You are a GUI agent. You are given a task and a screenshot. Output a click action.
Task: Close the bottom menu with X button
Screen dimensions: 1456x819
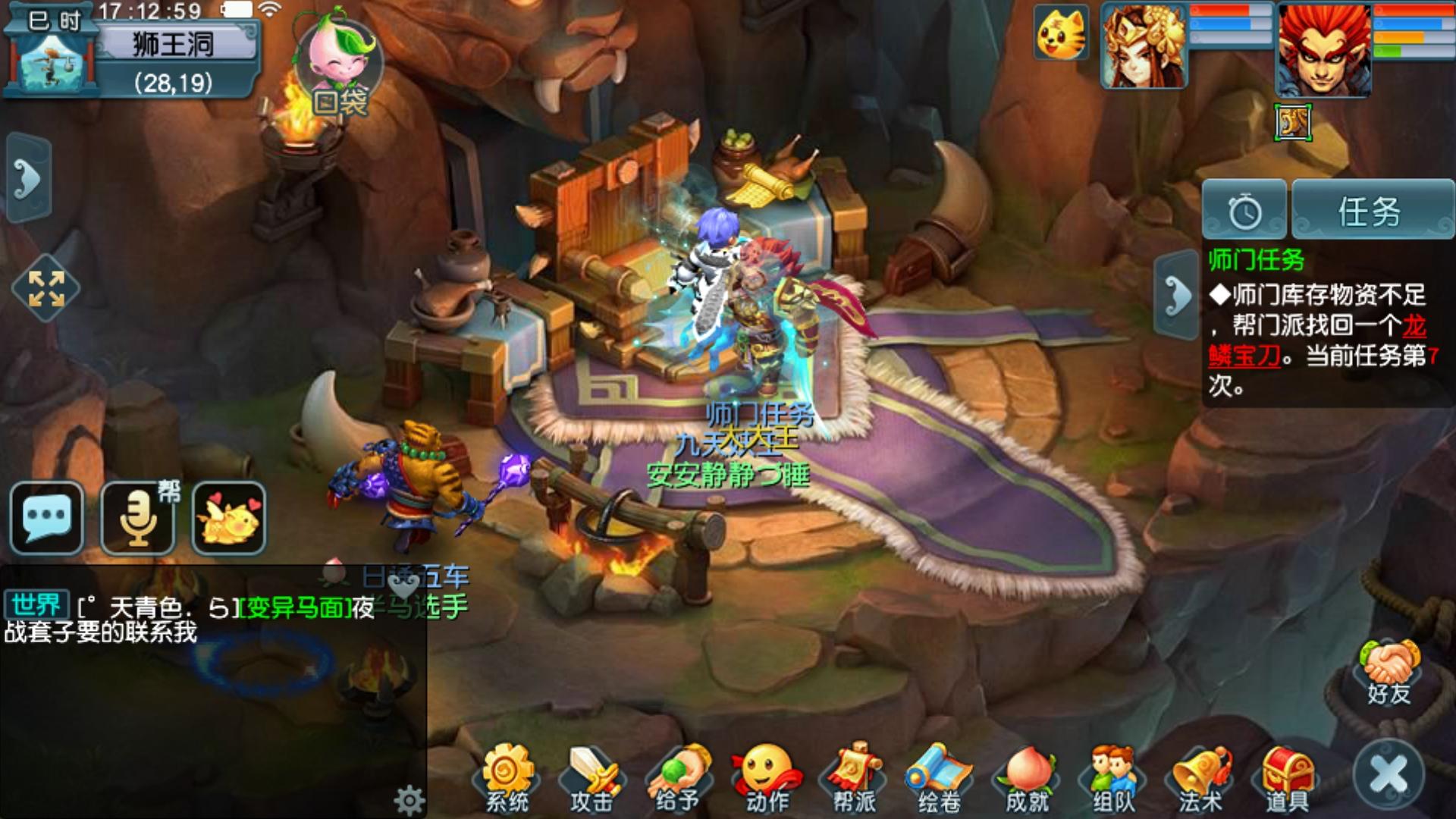[x=1389, y=775]
